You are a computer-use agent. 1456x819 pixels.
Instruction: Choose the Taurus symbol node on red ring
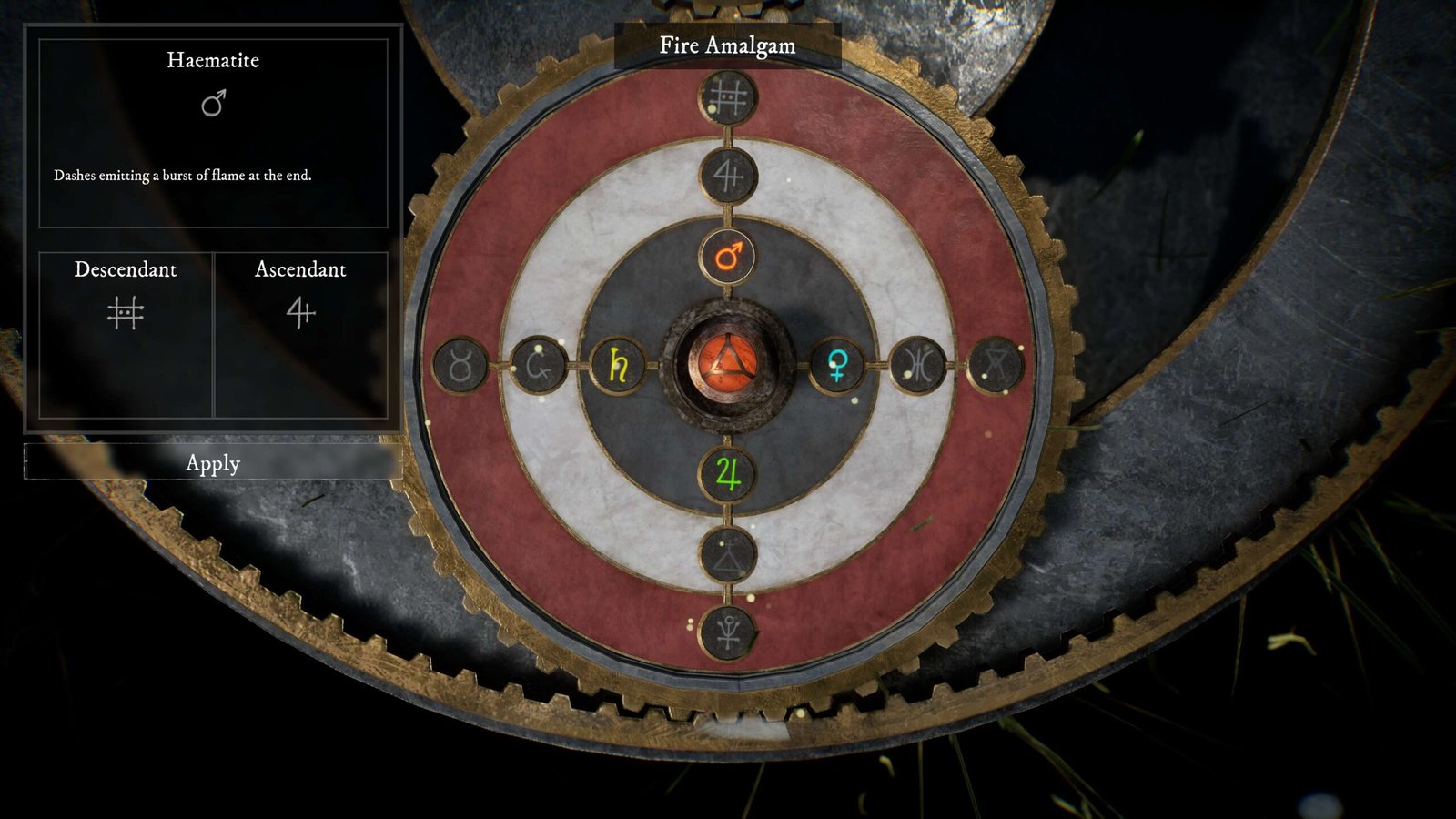click(x=461, y=367)
